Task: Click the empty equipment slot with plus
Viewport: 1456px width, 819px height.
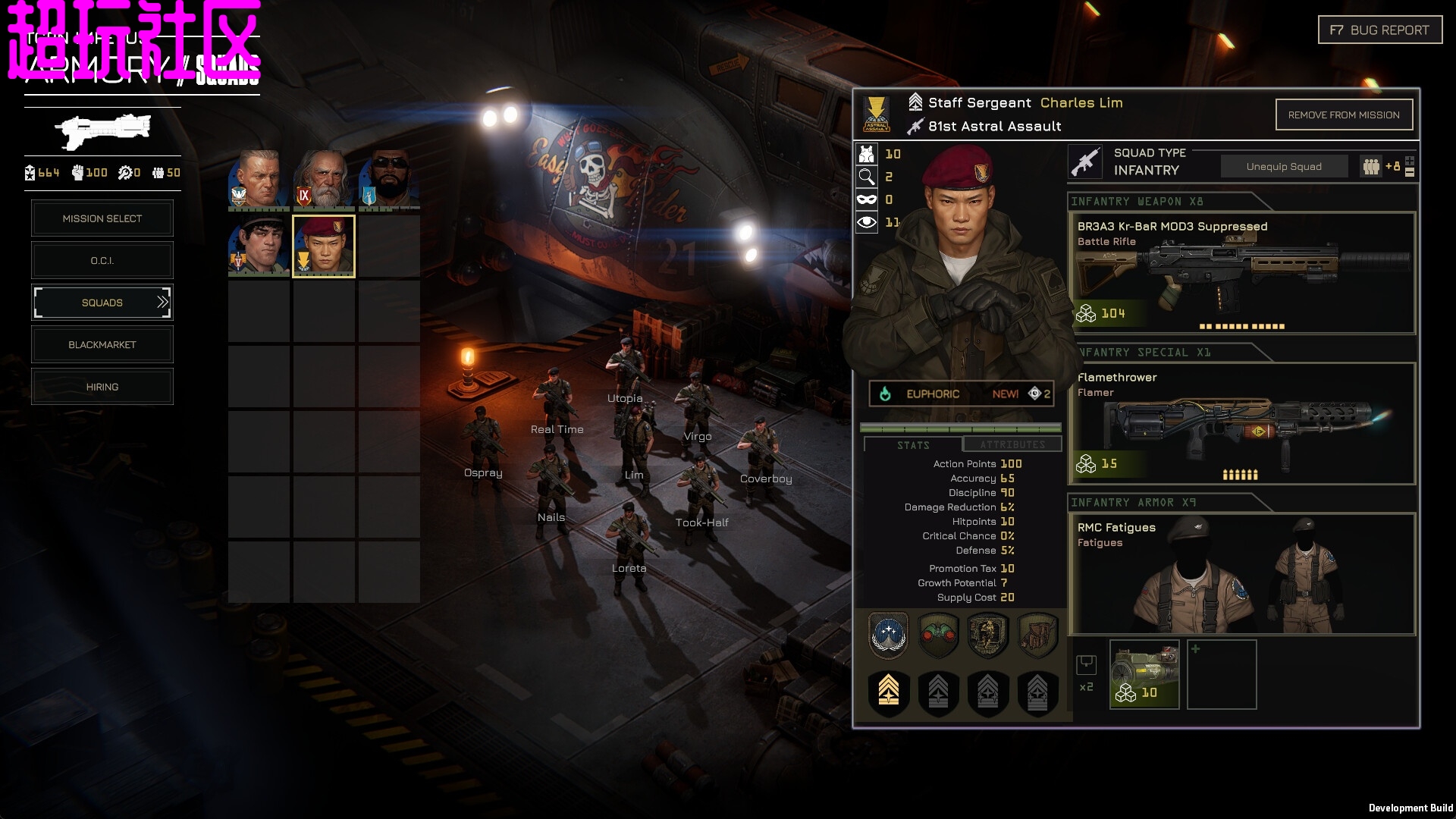Action: click(x=1221, y=674)
